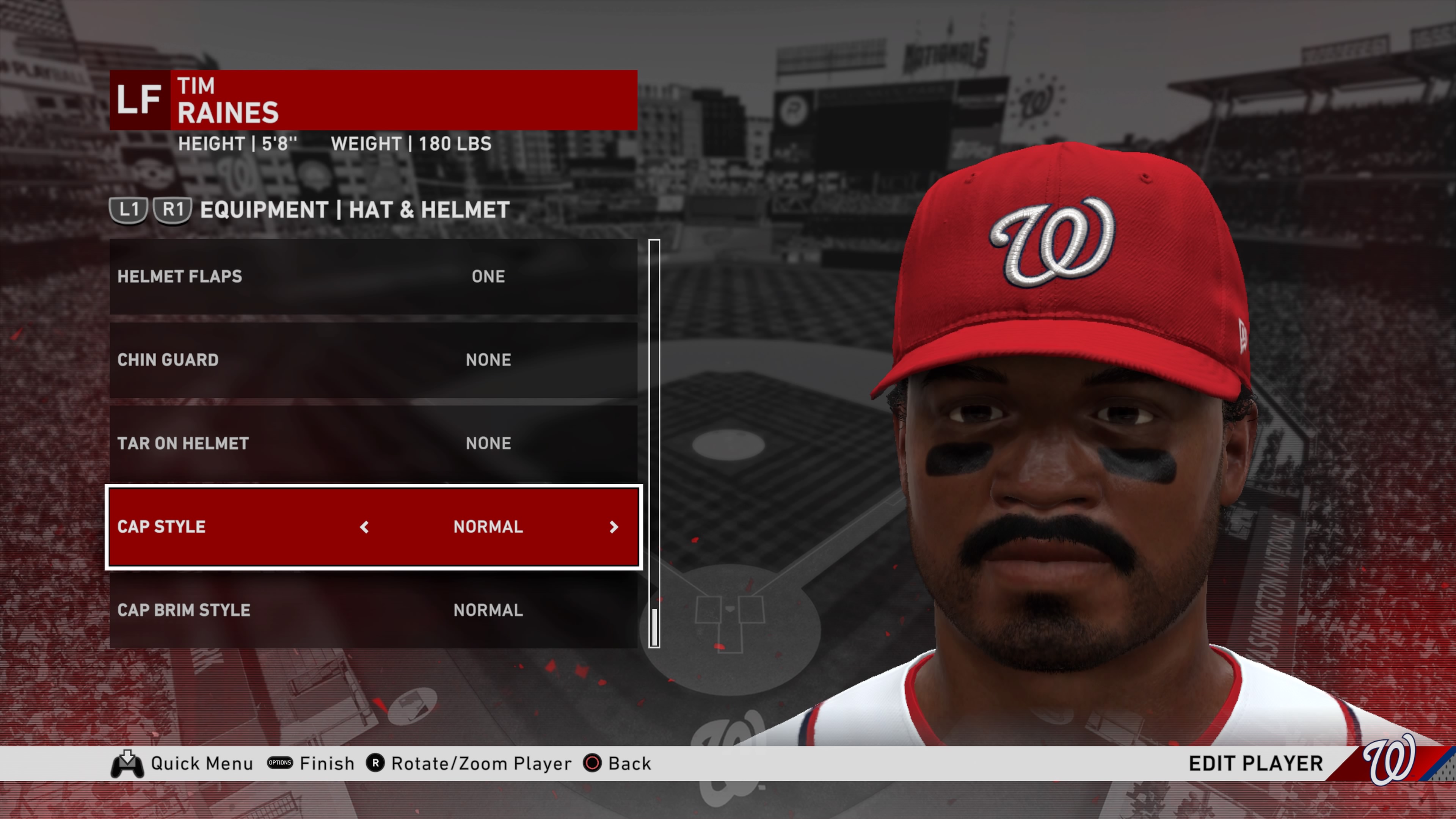Image resolution: width=1456 pixels, height=819 pixels.
Task: Select the Tar On Helmet row
Action: click(373, 443)
